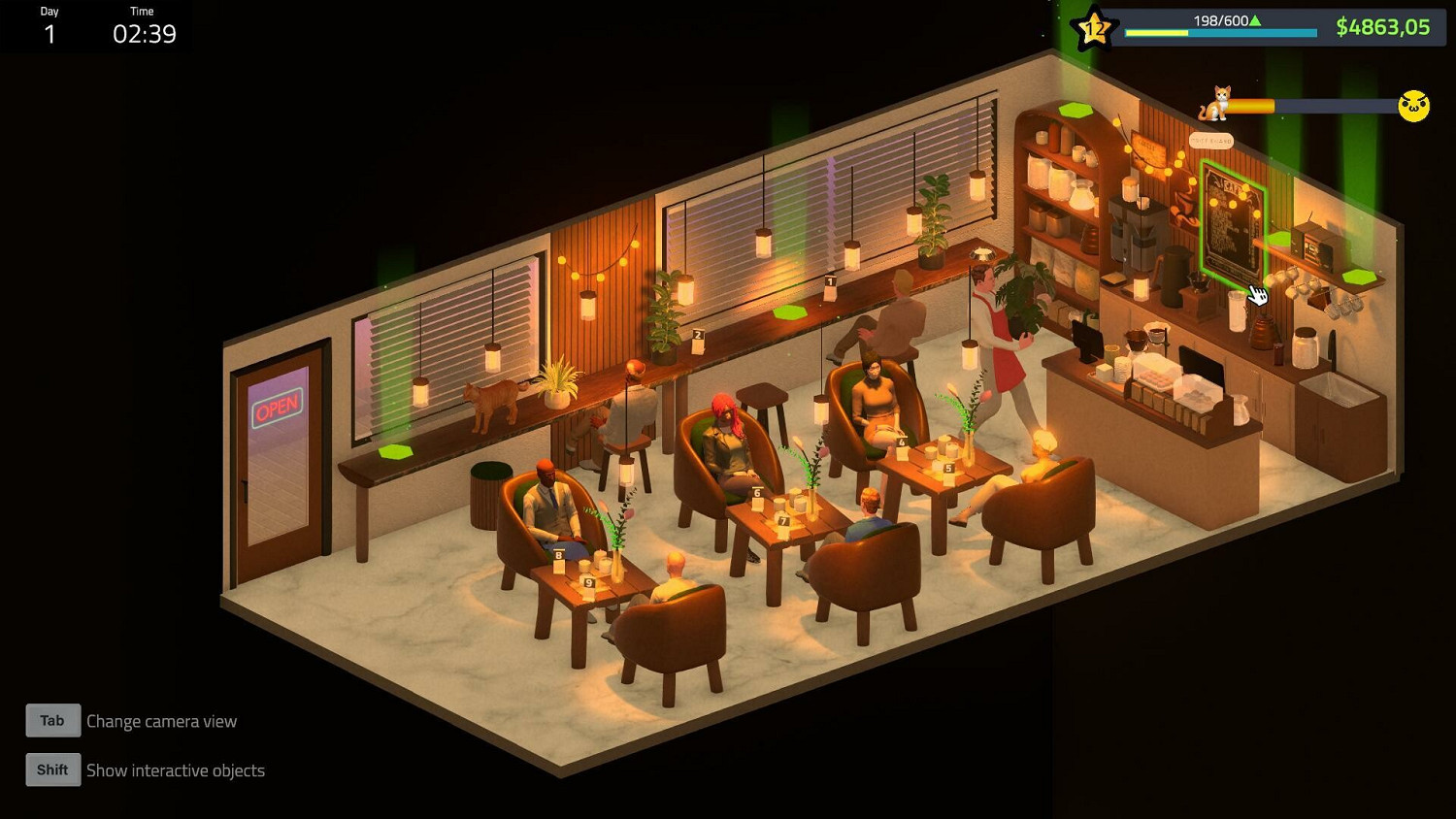Viewport: 1456px width, 819px height.
Task: Click the radio on the wall shelf
Action: coord(1316,247)
